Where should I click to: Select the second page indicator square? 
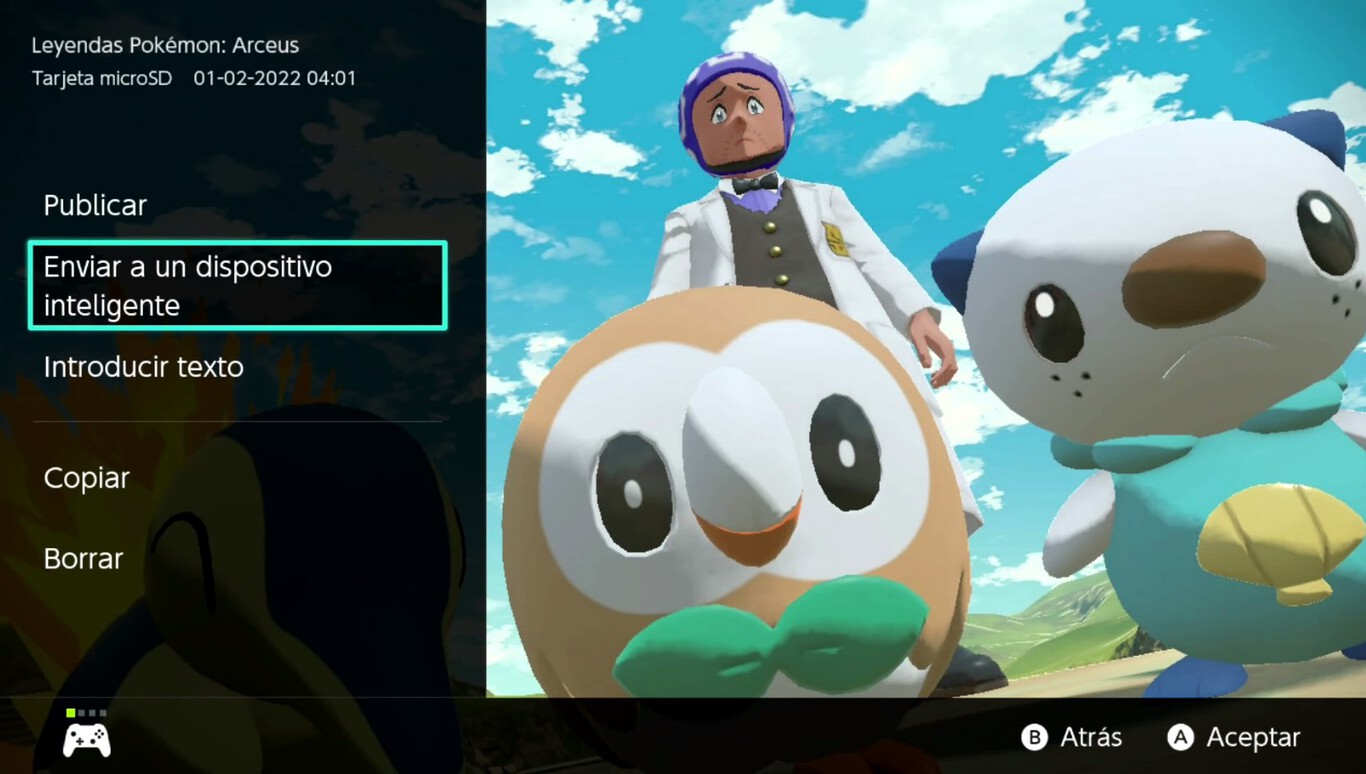click(x=81, y=713)
